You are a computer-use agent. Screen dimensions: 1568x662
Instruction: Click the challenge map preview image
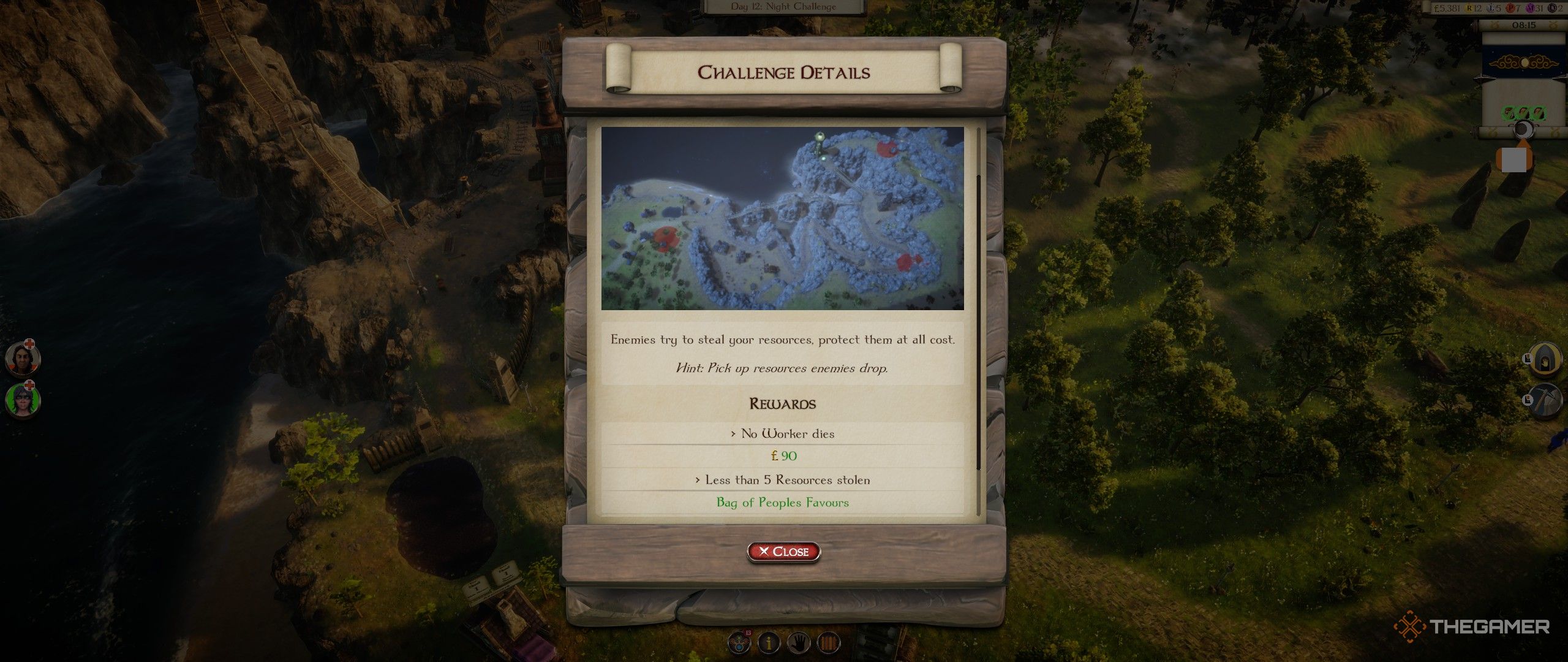point(782,218)
